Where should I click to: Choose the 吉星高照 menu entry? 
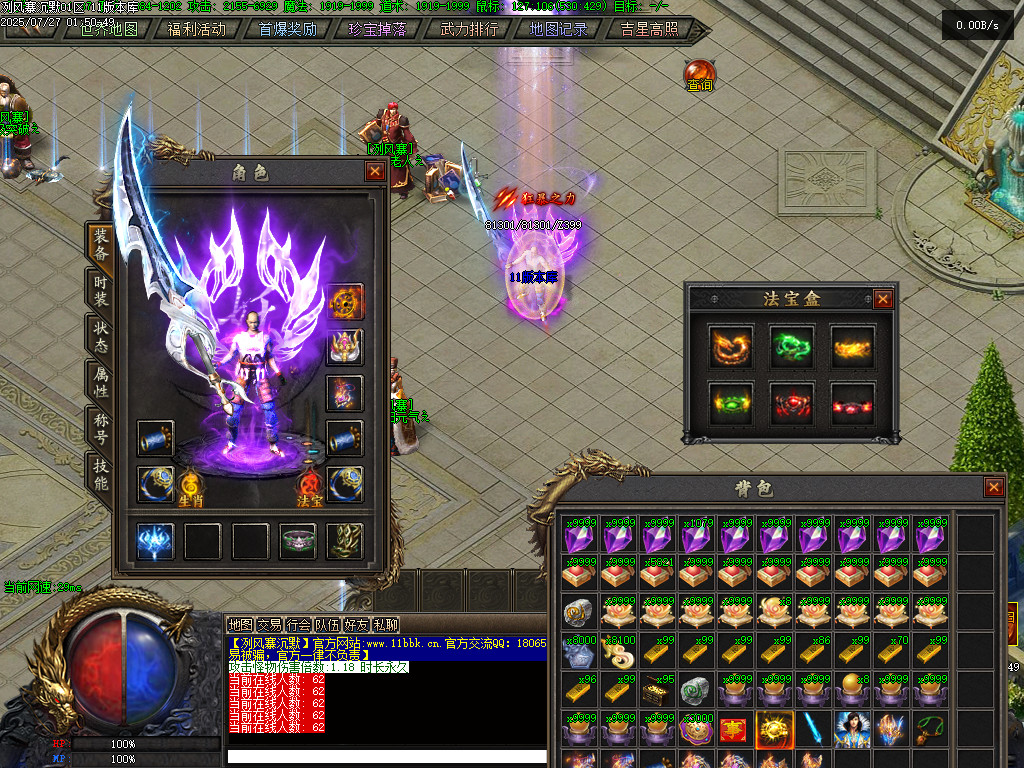(x=649, y=29)
